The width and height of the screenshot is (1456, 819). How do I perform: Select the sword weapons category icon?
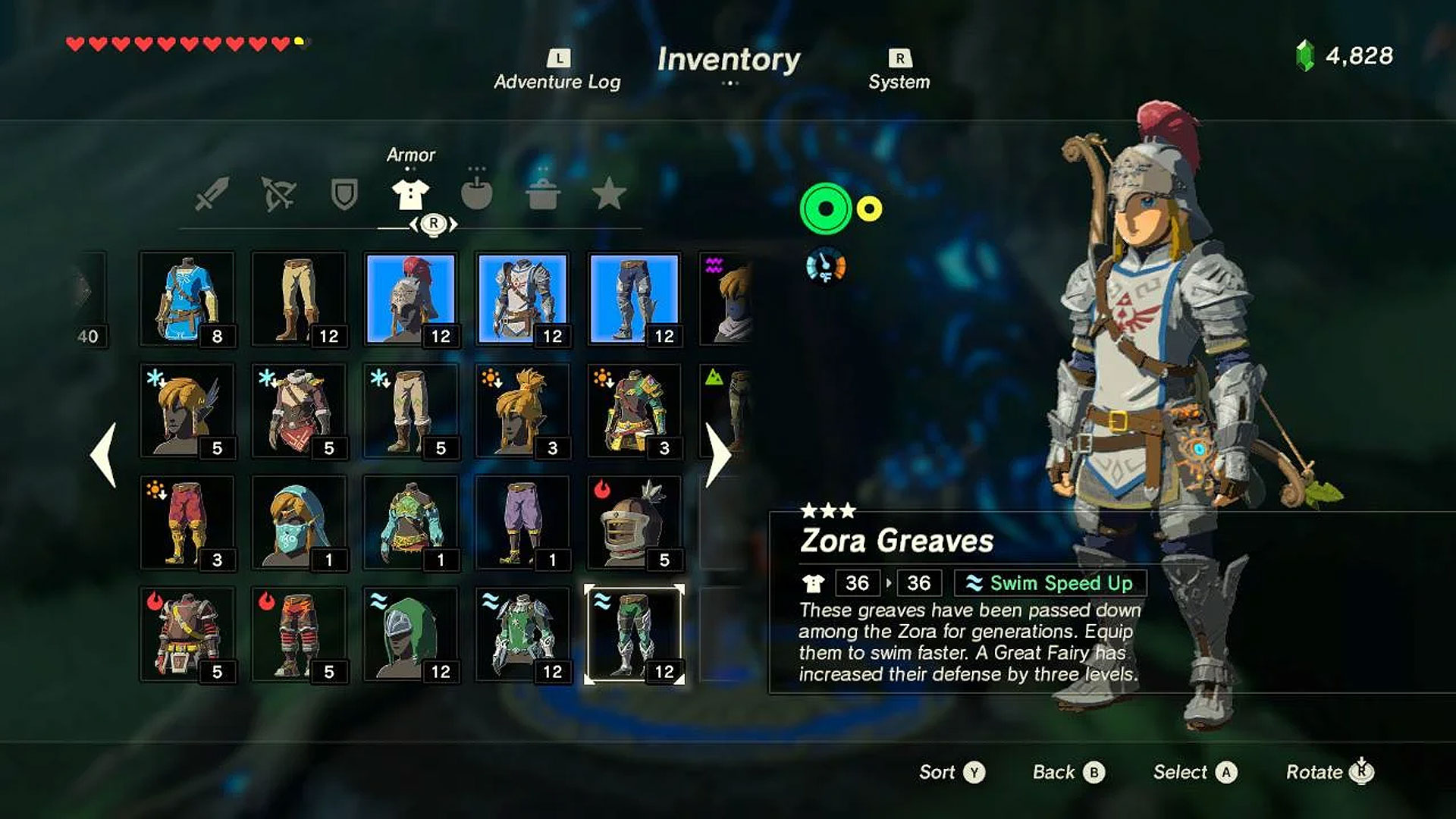pos(213,195)
